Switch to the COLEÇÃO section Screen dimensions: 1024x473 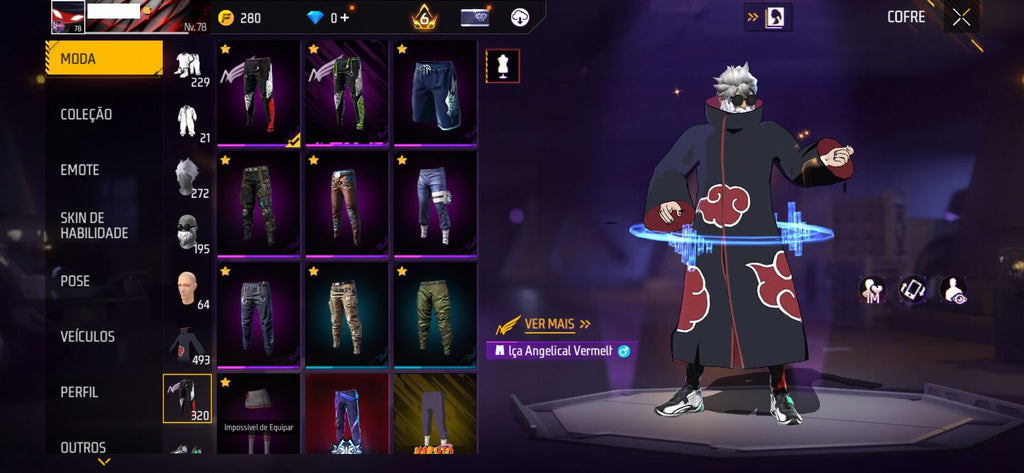(86, 115)
